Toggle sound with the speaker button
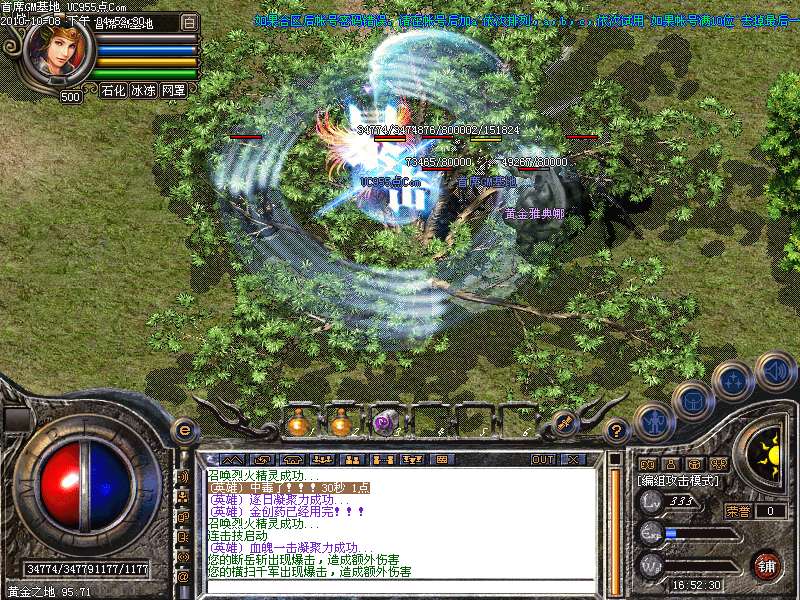The image size is (800, 600). tap(775, 371)
